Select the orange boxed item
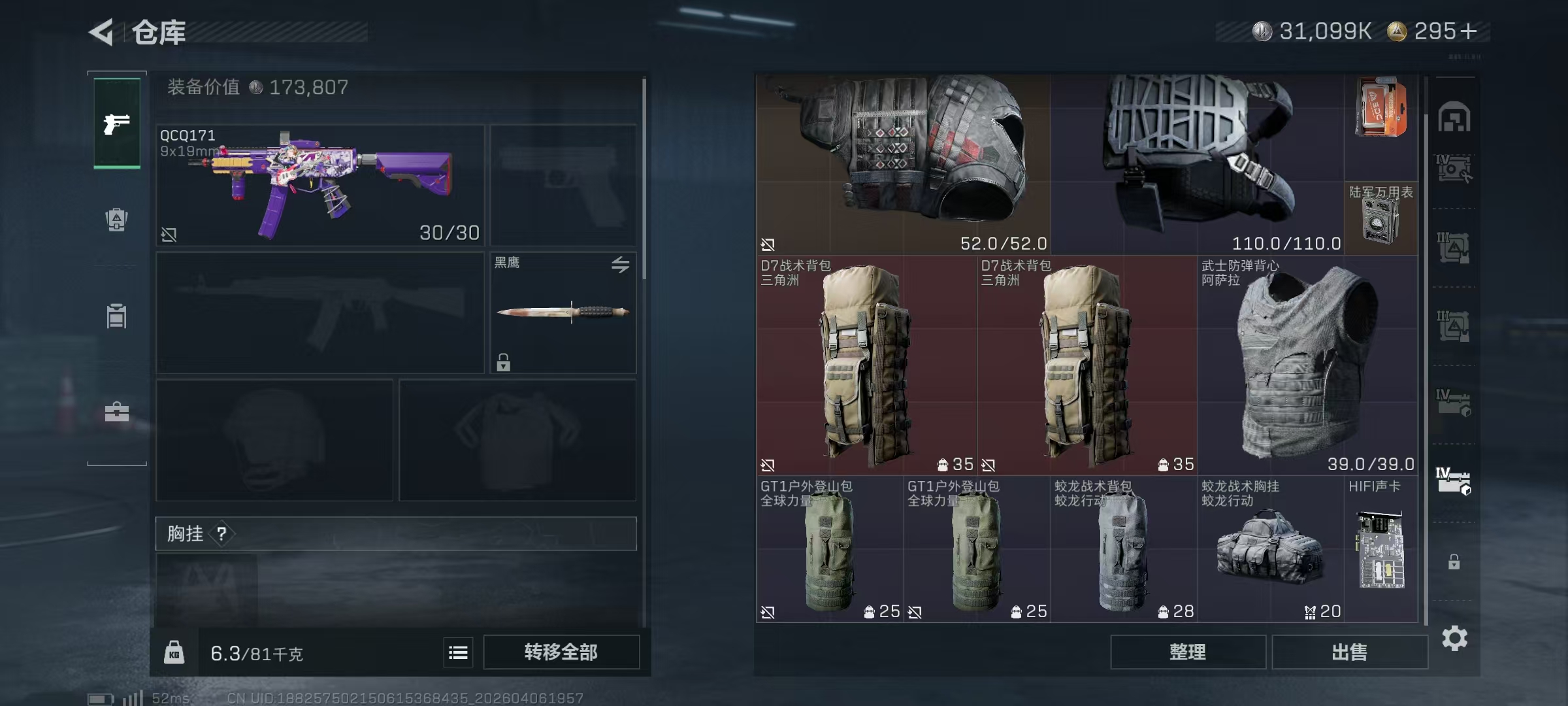 [1380, 108]
